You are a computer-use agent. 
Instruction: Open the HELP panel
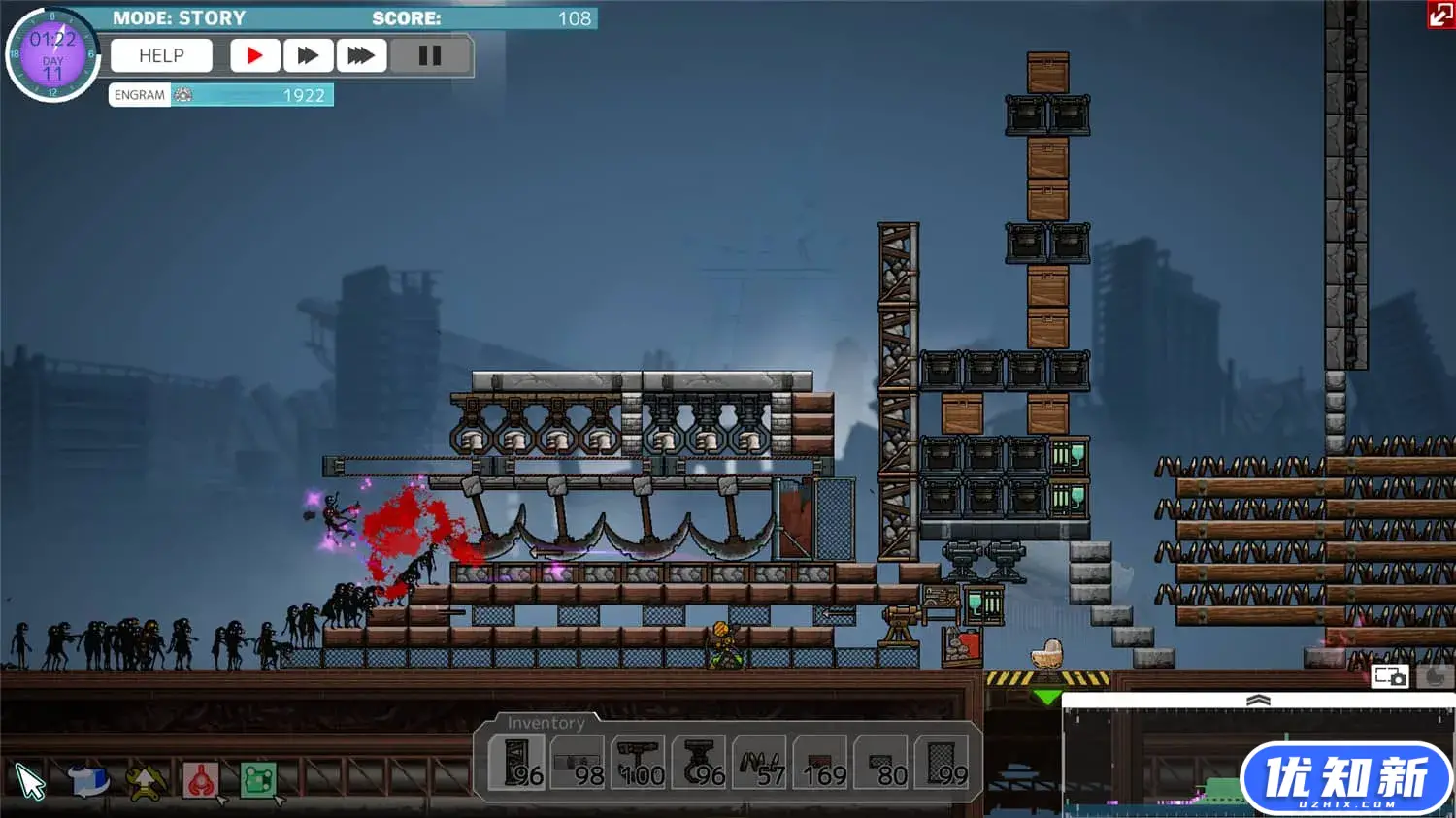(161, 56)
